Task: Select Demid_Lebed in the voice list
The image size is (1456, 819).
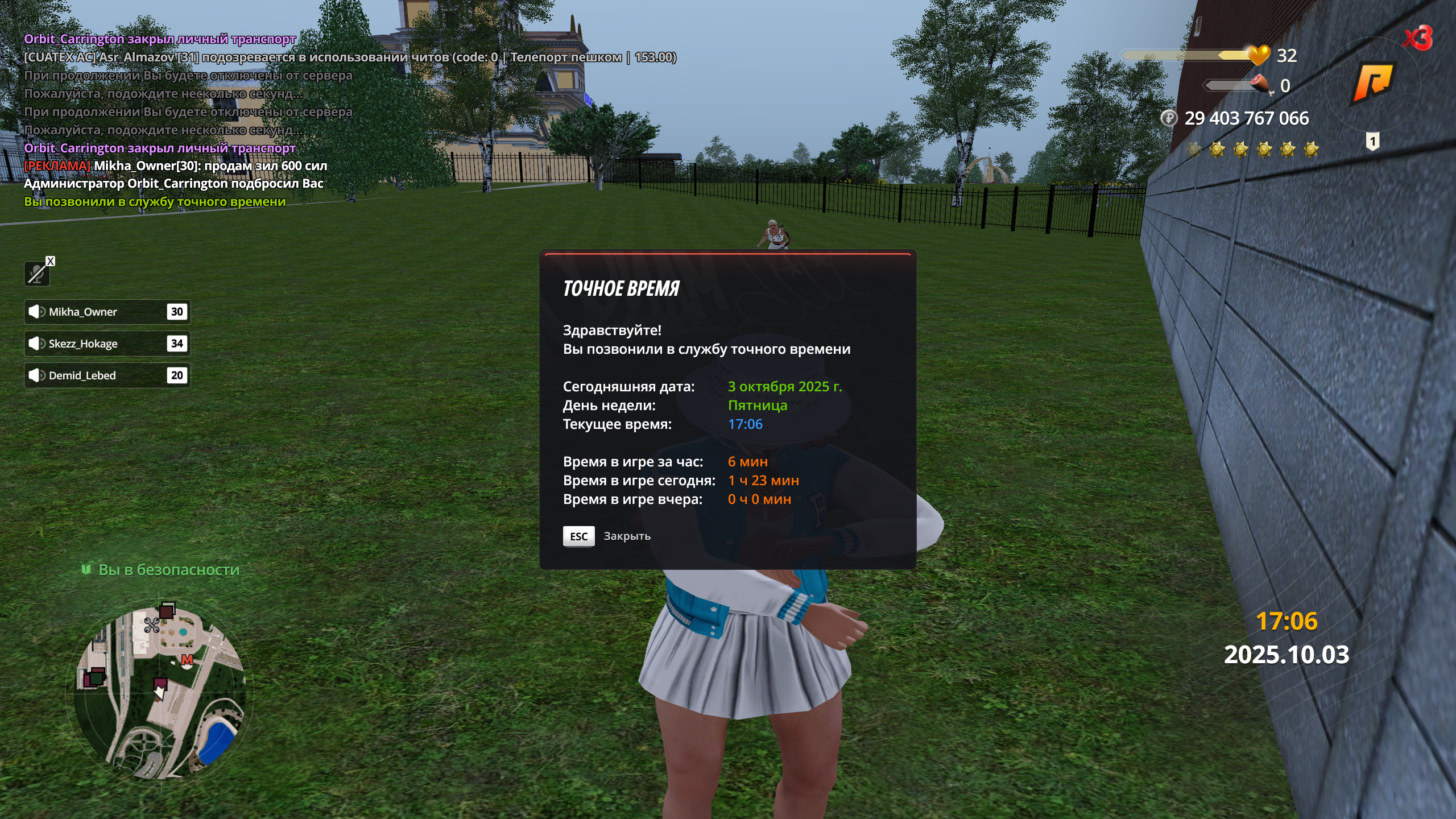Action: coord(107,375)
